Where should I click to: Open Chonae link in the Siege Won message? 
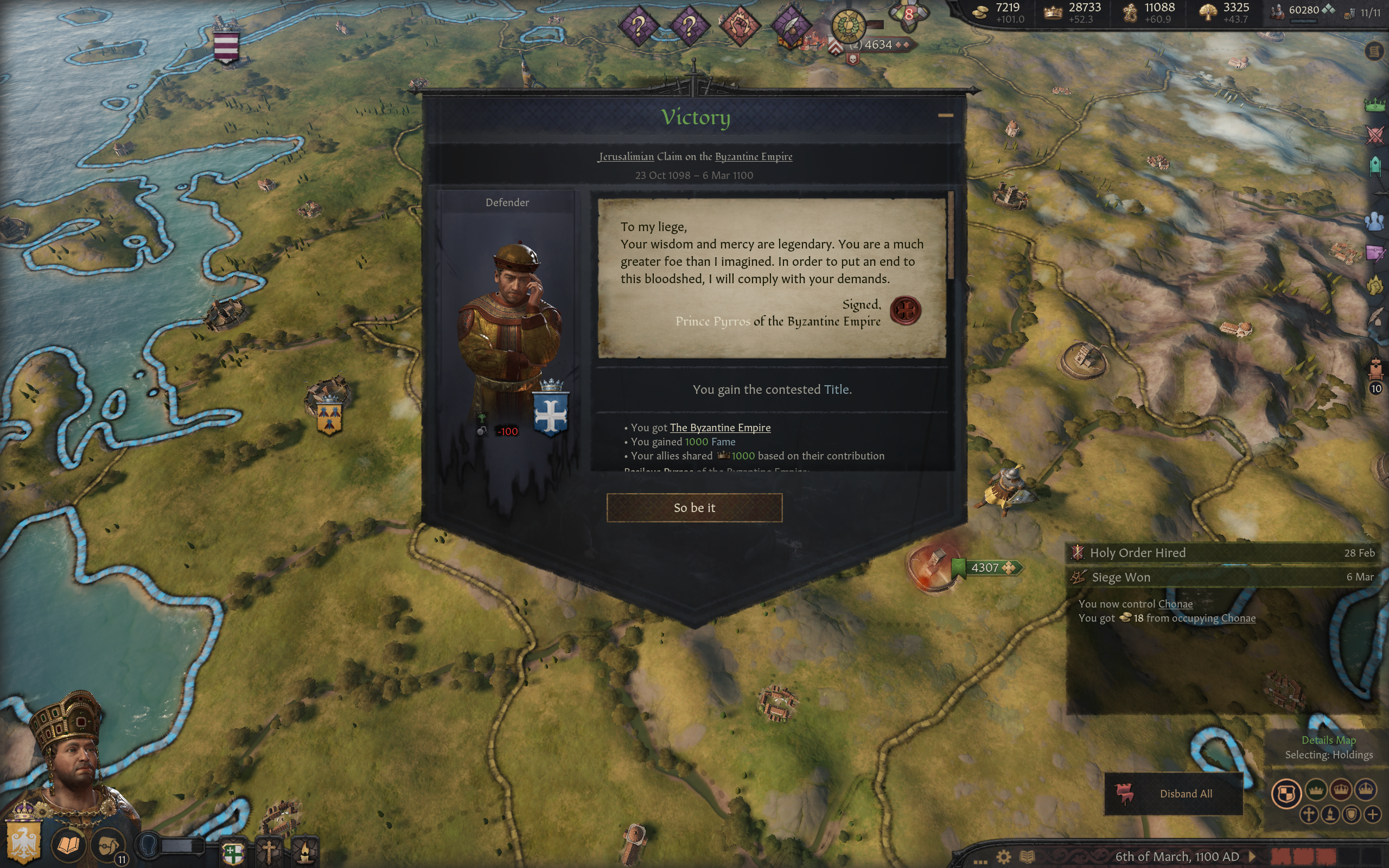click(x=1175, y=604)
